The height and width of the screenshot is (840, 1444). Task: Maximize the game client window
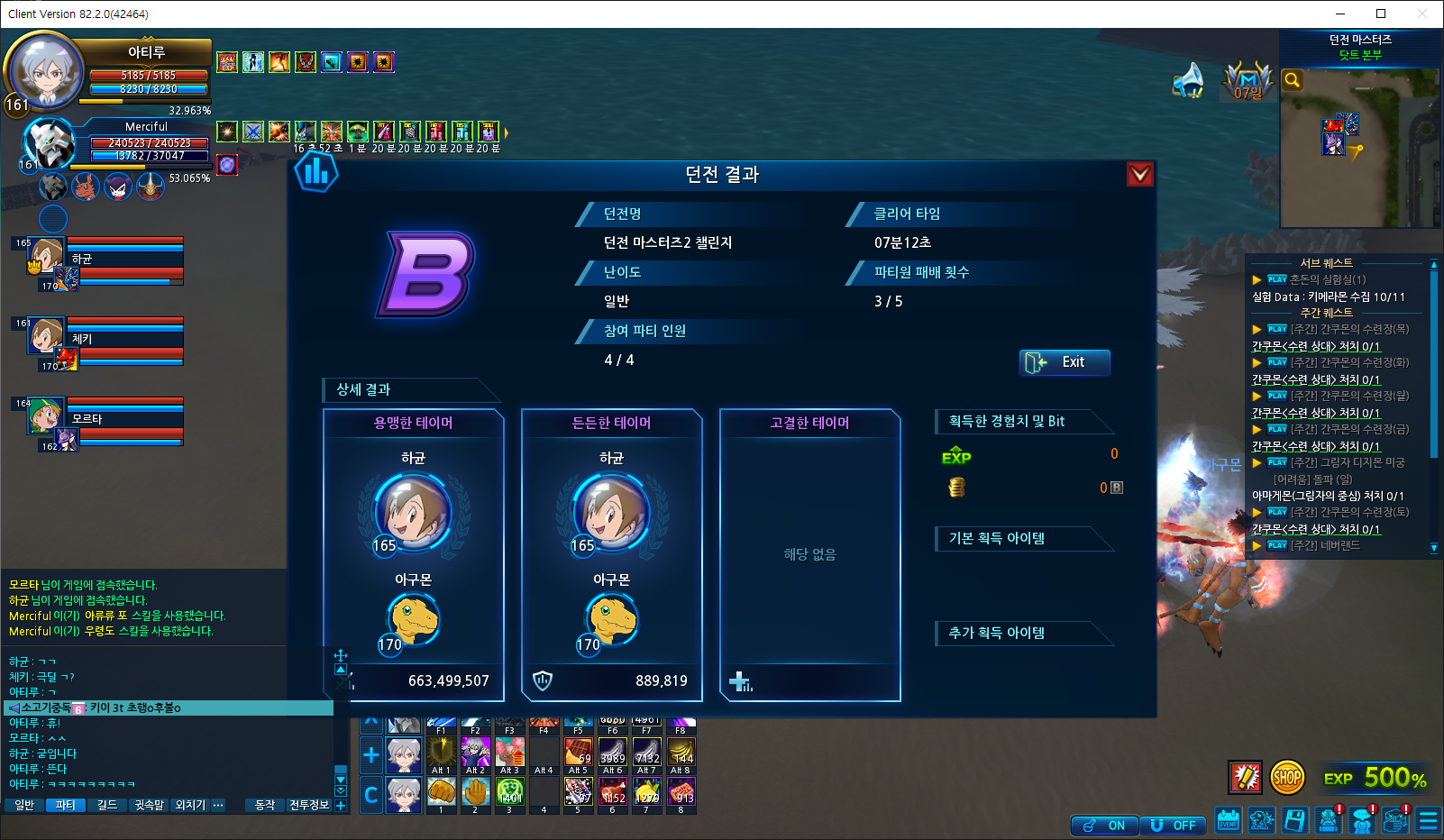(1381, 14)
